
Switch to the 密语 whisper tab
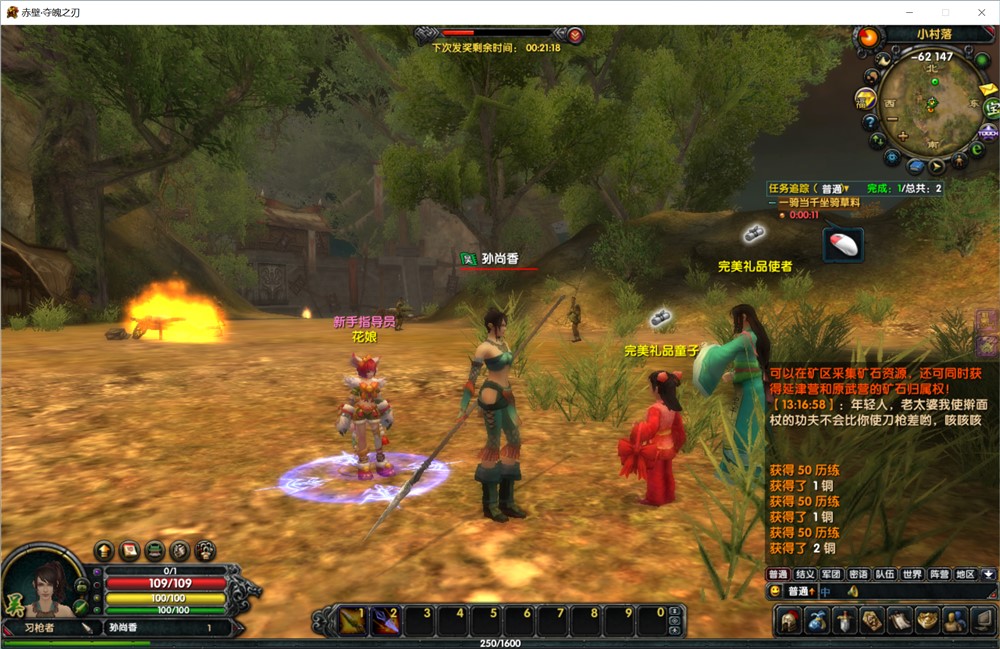click(858, 574)
